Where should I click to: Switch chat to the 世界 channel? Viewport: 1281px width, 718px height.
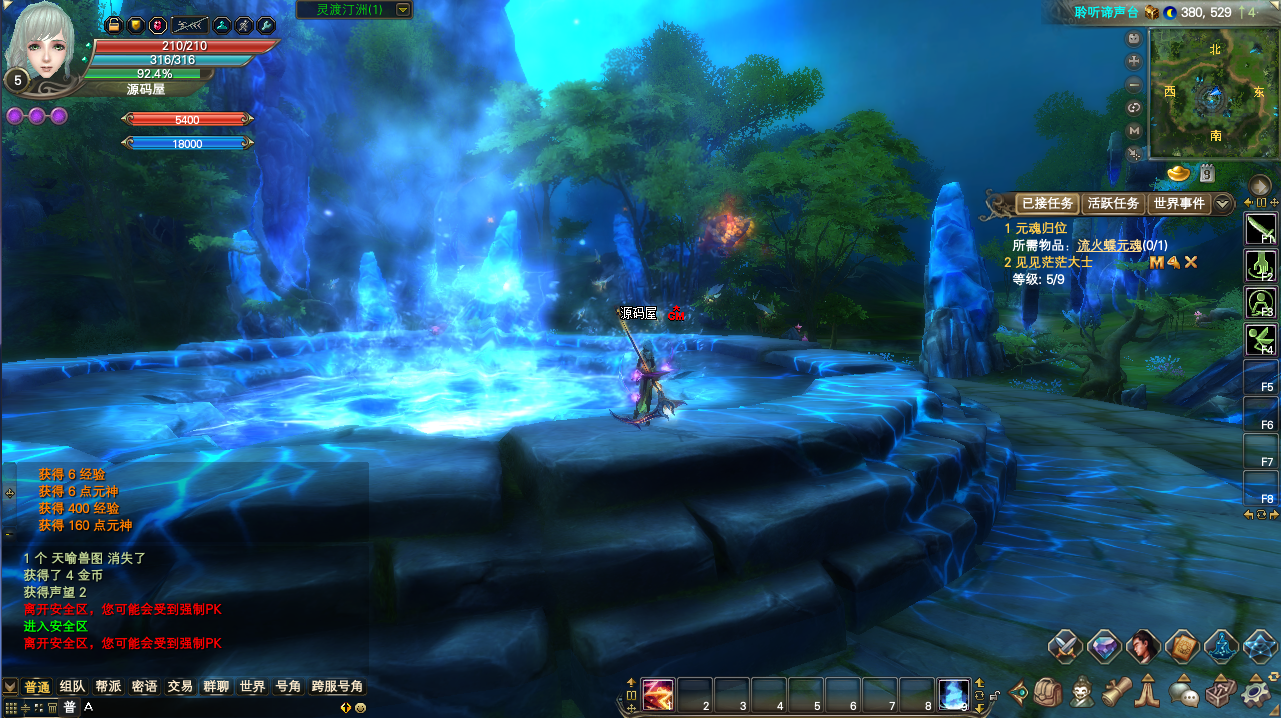click(252, 687)
